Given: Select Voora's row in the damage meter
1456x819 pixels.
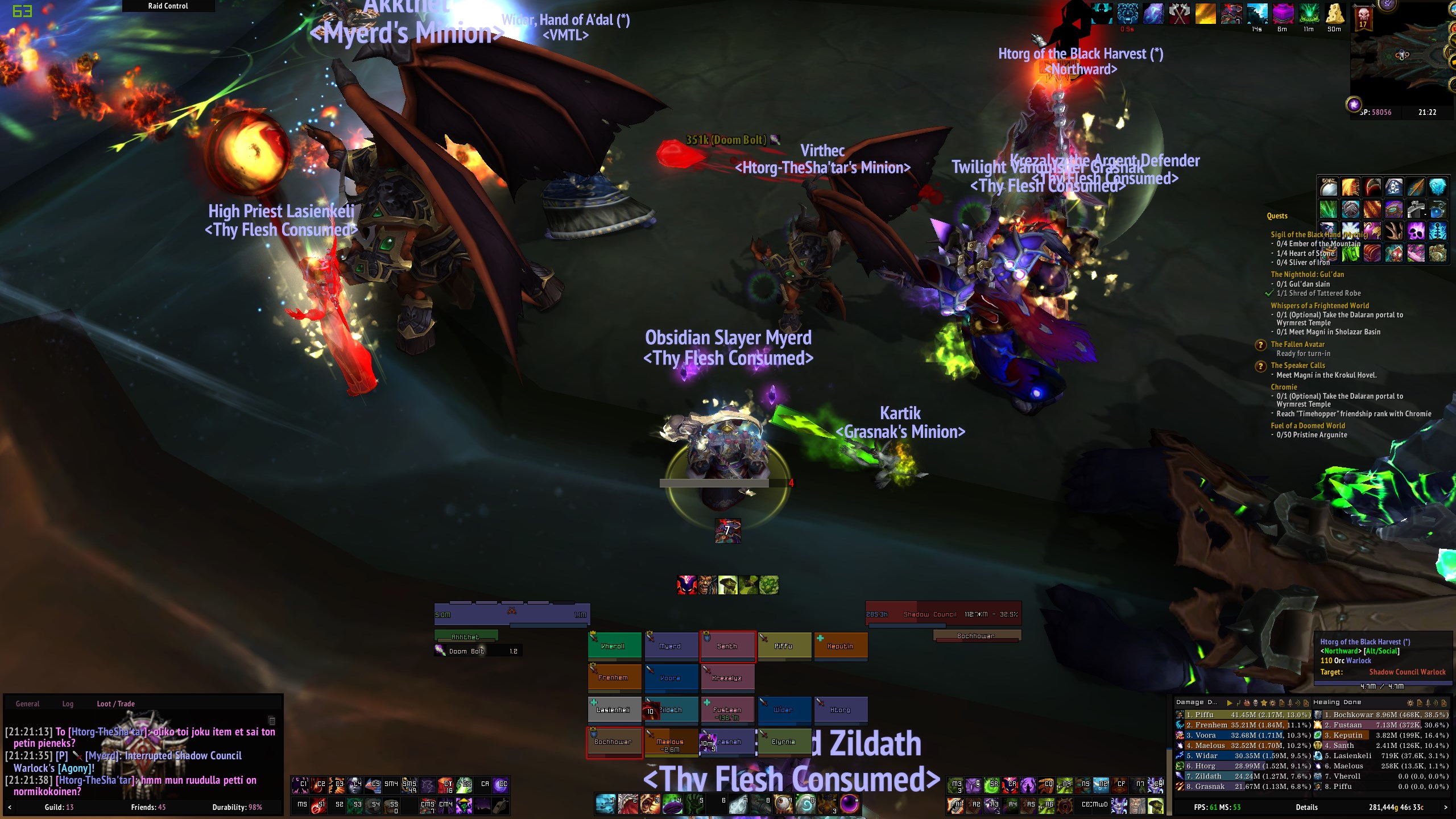Looking at the screenshot, I should coord(1243,735).
